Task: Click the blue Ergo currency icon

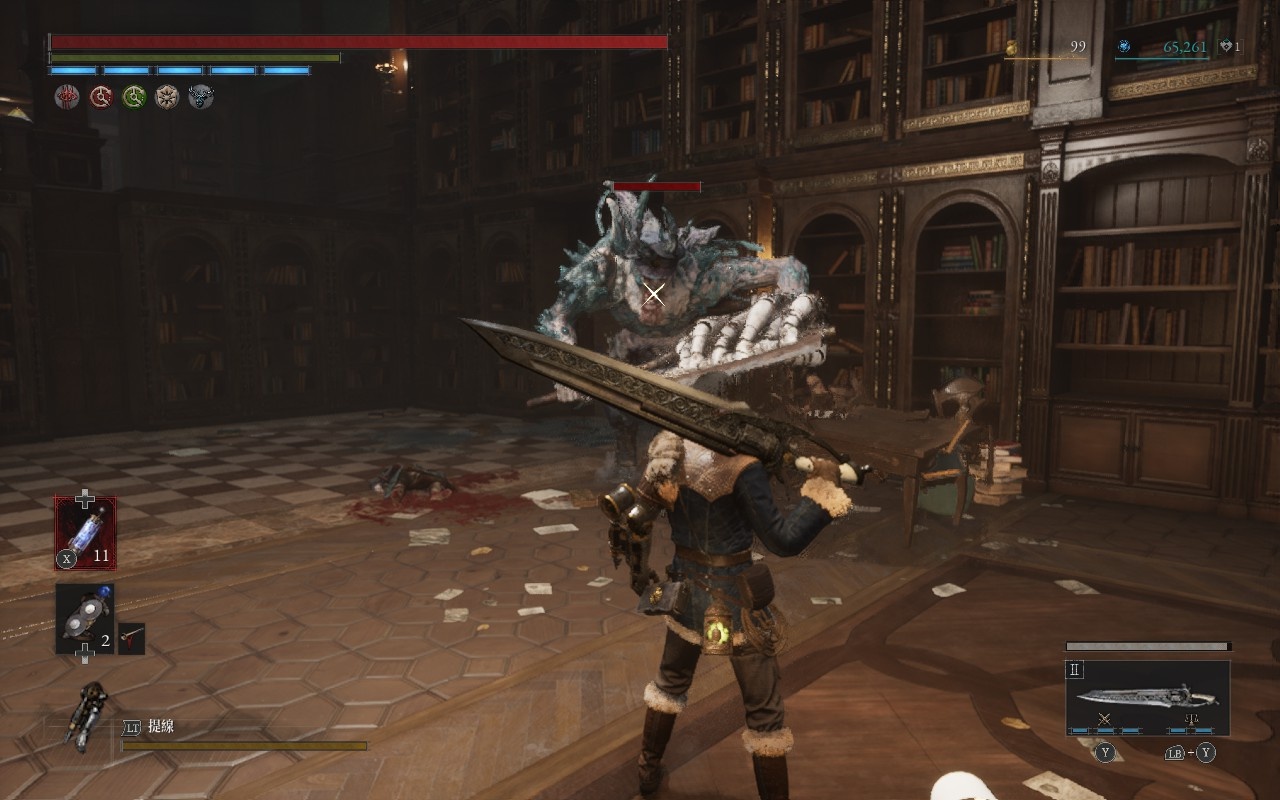Action: (x=1124, y=46)
